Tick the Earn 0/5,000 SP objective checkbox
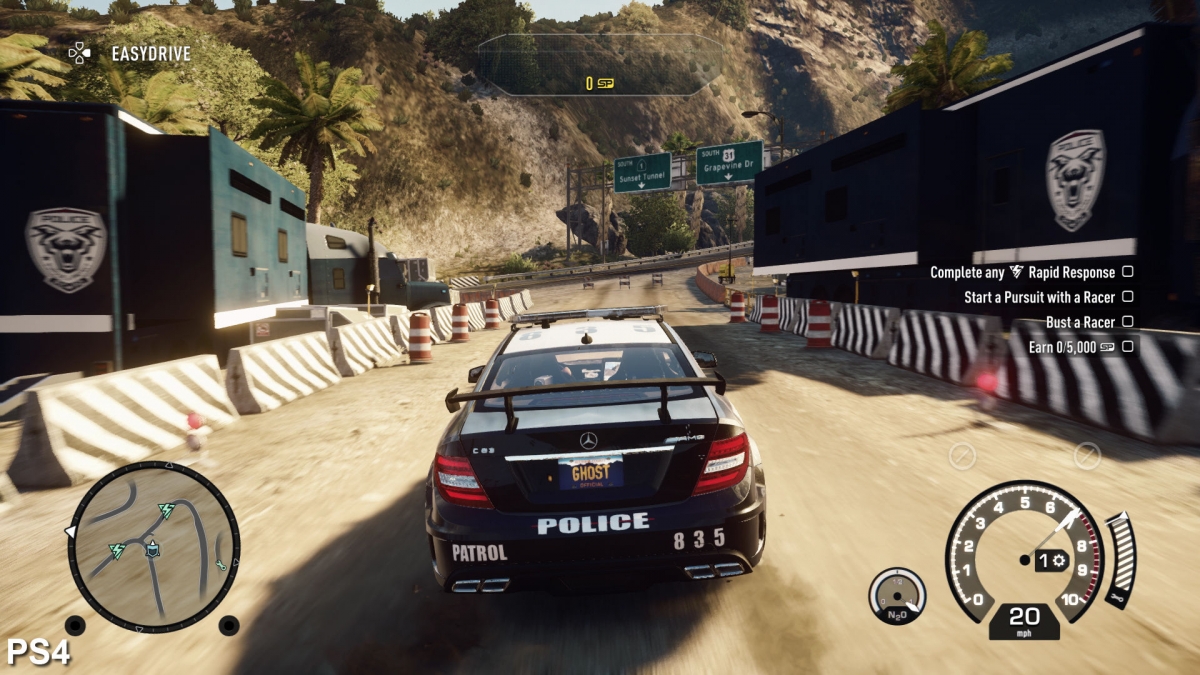Viewport: 1200px width, 675px height. (1127, 347)
